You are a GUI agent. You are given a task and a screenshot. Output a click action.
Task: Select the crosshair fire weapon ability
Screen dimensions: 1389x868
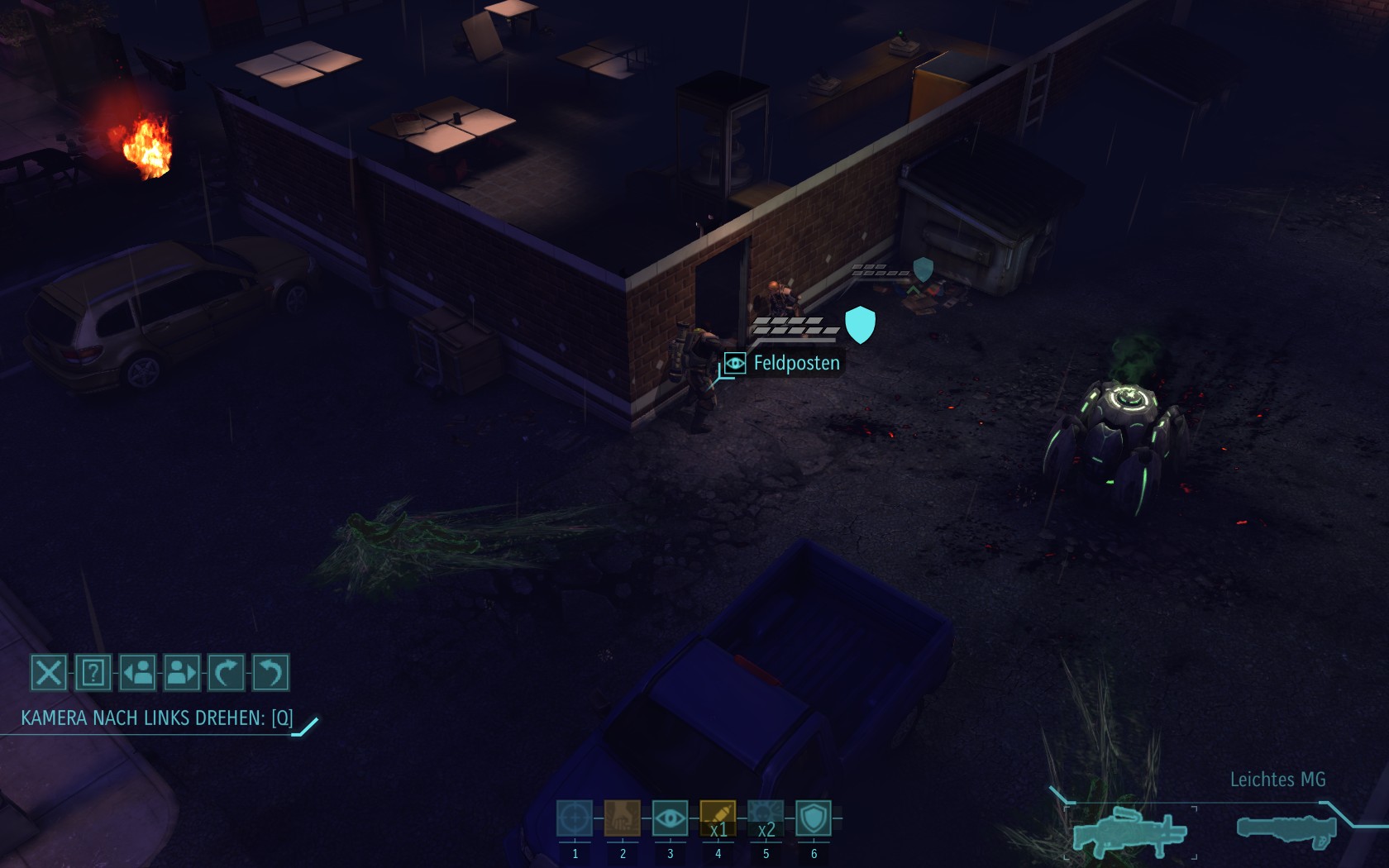pyautogui.click(x=575, y=818)
